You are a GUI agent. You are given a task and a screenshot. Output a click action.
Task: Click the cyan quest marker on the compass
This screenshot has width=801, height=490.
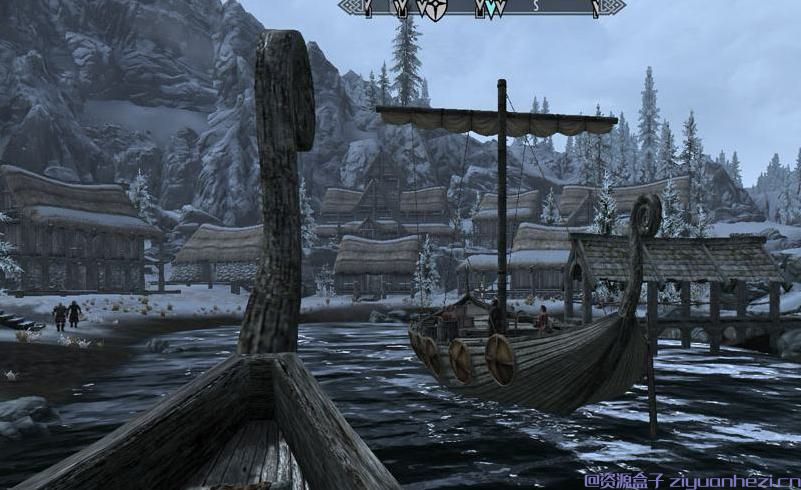[491, 8]
